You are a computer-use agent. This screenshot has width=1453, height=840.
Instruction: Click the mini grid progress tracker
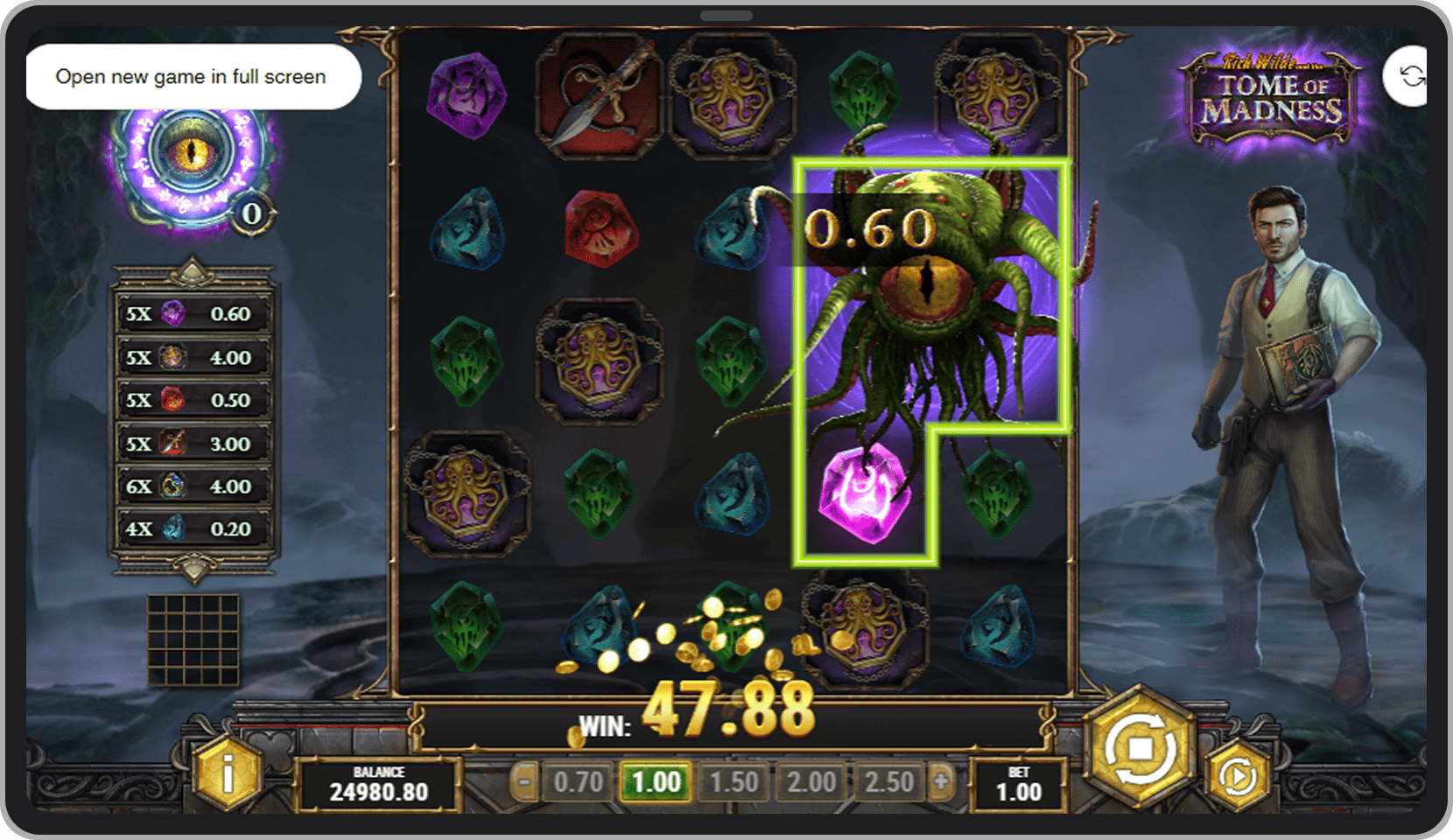pyautogui.click(x=194, y=637)
